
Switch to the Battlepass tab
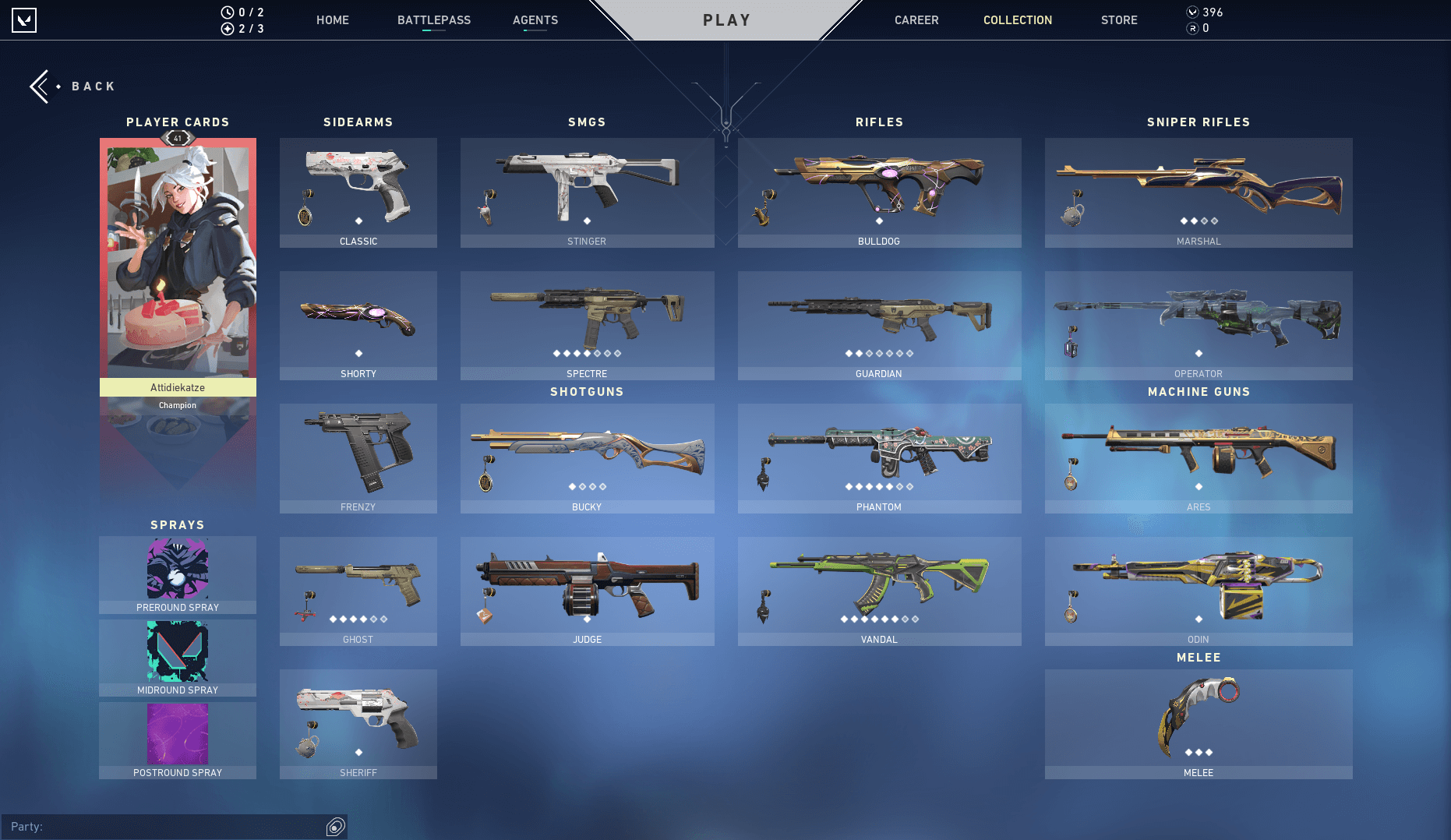pyautogui.click(x=434, y=20)
